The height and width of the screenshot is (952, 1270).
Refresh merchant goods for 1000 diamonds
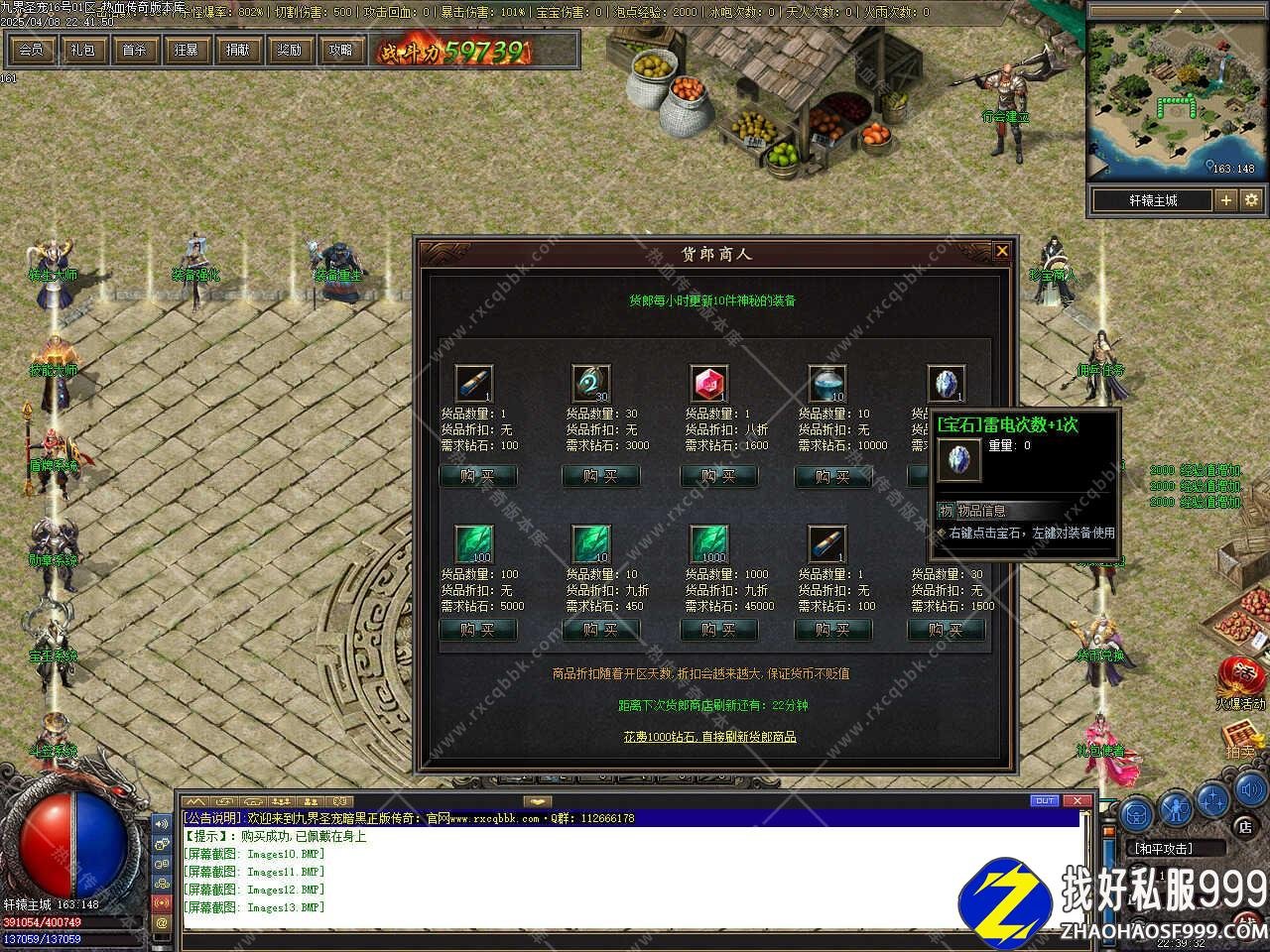click(709, 737)
